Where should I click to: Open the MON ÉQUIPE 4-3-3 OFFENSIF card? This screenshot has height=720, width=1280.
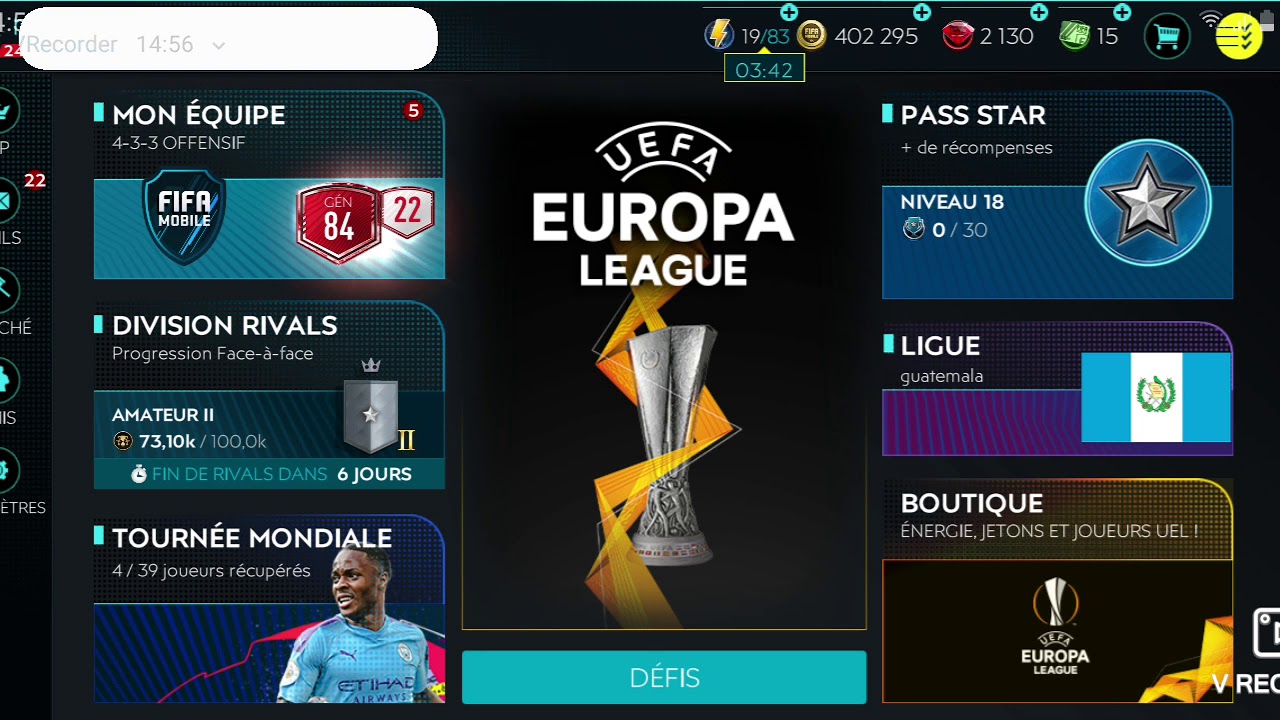[x=268, y=190]
